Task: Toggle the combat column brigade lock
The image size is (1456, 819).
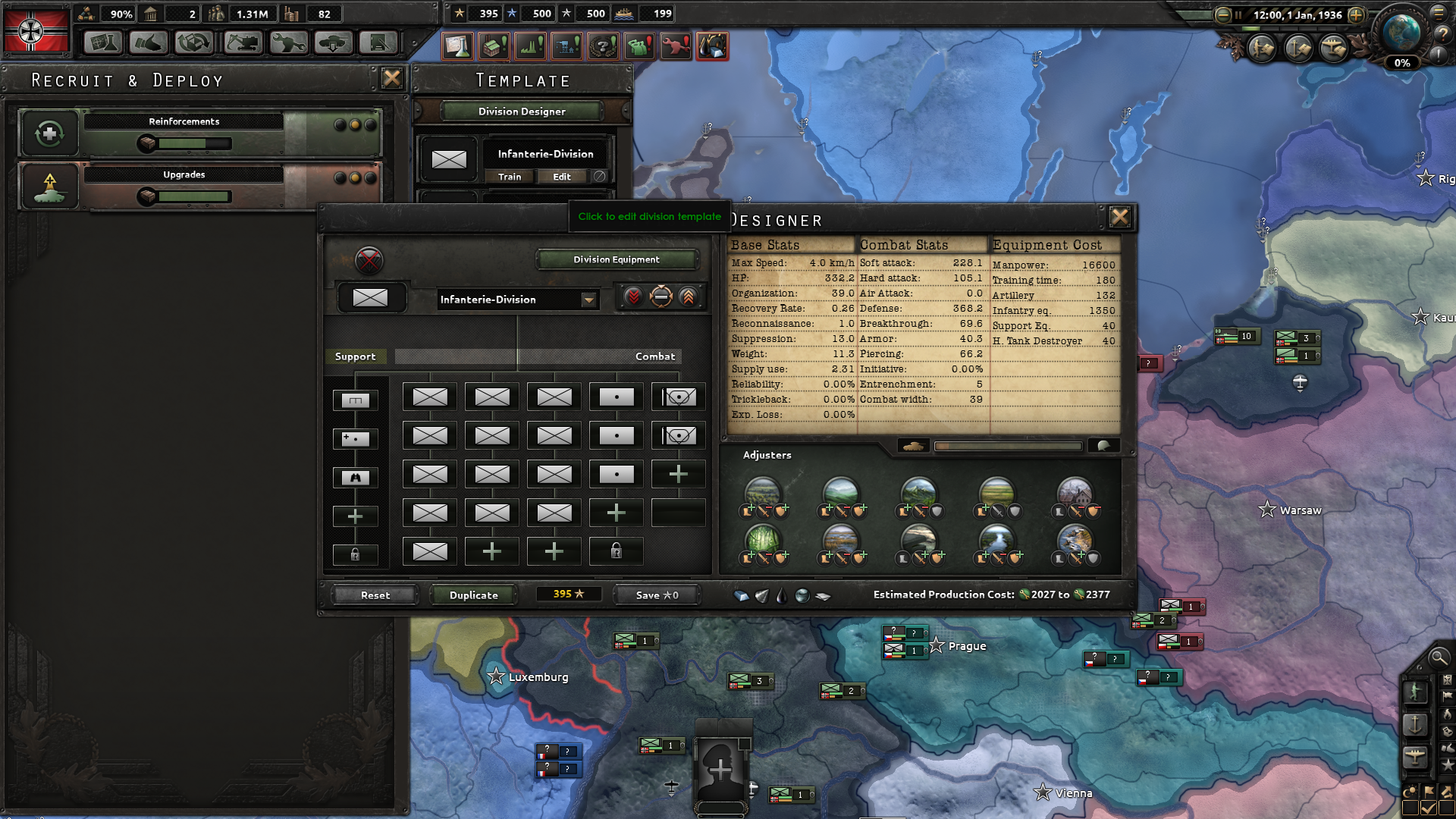Action: [x=616, y=551]
